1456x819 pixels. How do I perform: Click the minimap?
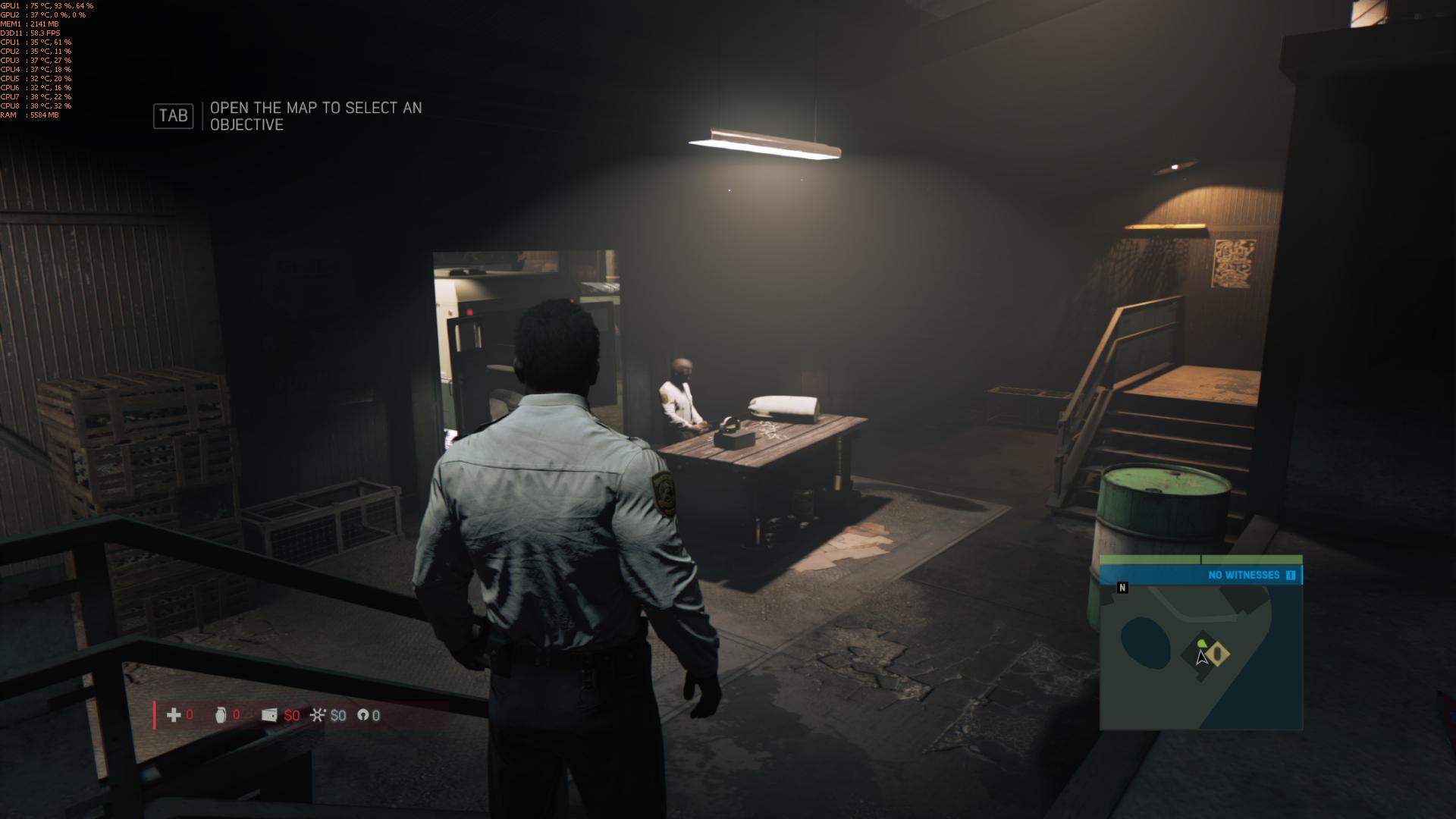[x=1200, y=657]
